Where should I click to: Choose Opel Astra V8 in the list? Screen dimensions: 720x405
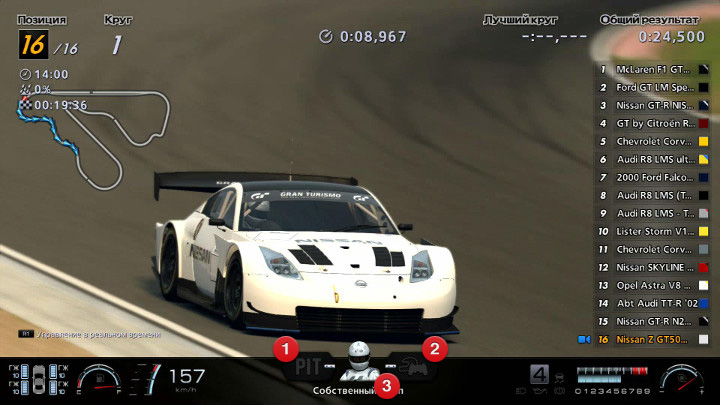[x=654, y=285]
